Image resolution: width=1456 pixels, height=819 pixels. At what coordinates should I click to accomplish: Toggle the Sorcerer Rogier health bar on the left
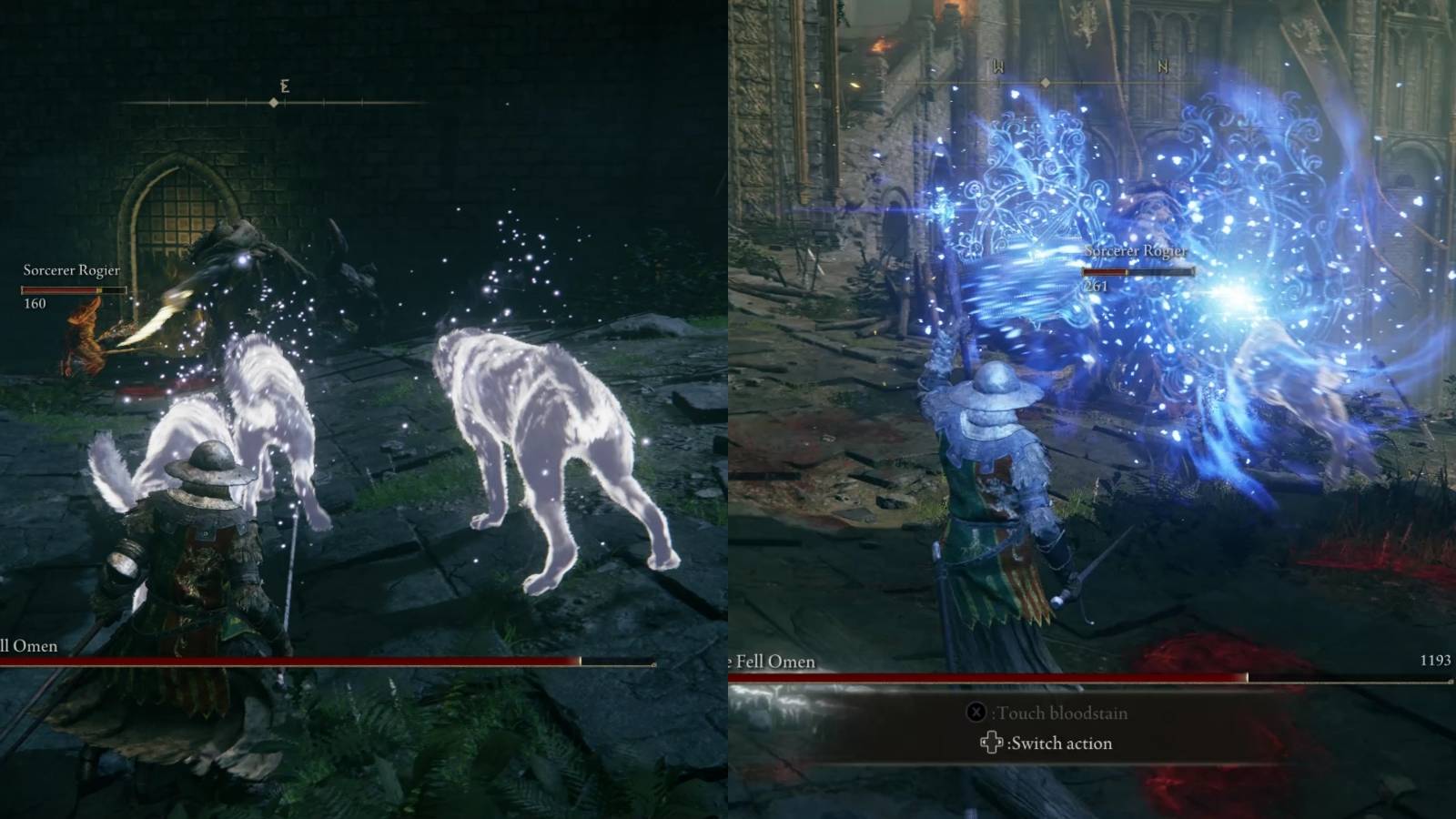click(71, 289)
